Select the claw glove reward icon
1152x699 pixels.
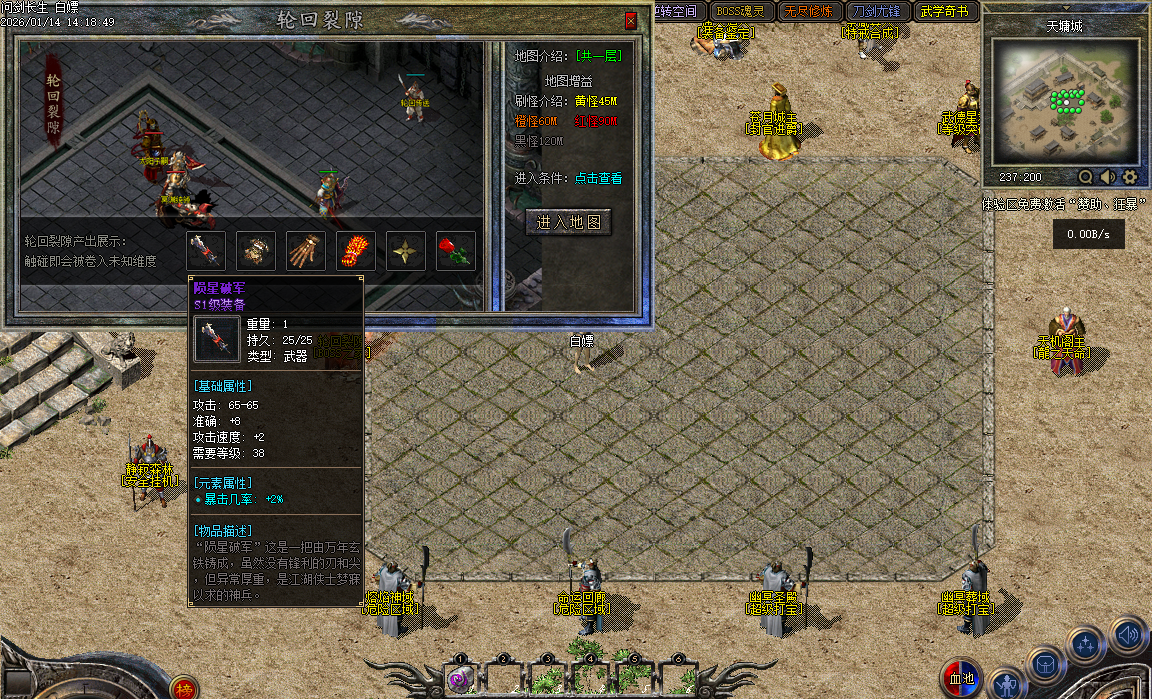coord(306,251)
